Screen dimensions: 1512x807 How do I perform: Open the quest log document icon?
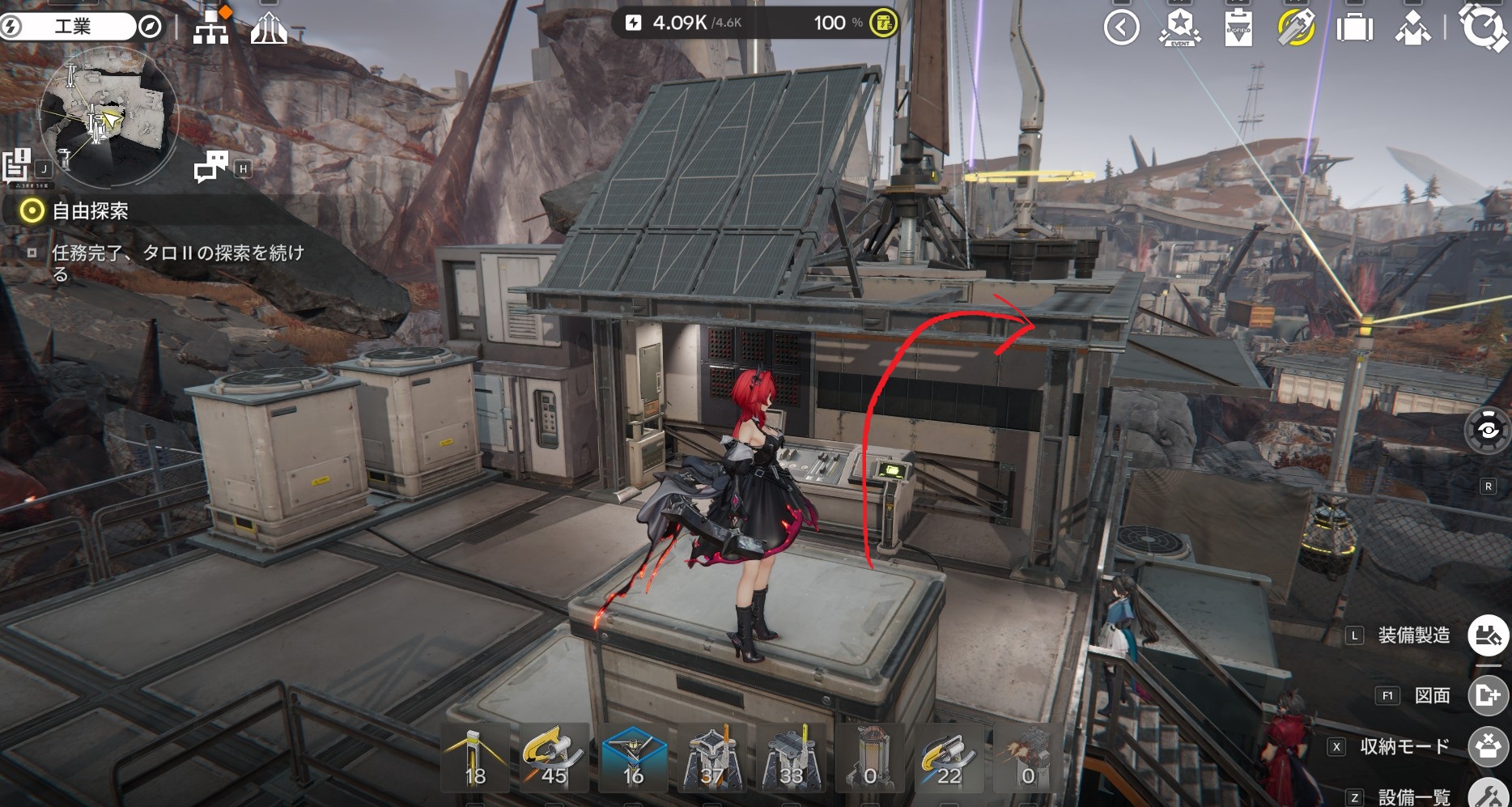[16, 166]
